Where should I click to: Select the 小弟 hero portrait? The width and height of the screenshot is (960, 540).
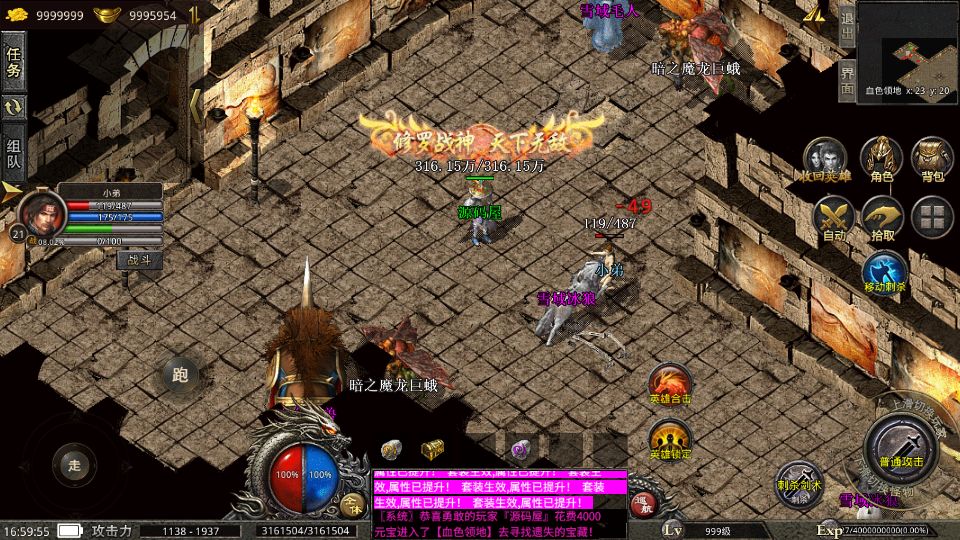38,213
